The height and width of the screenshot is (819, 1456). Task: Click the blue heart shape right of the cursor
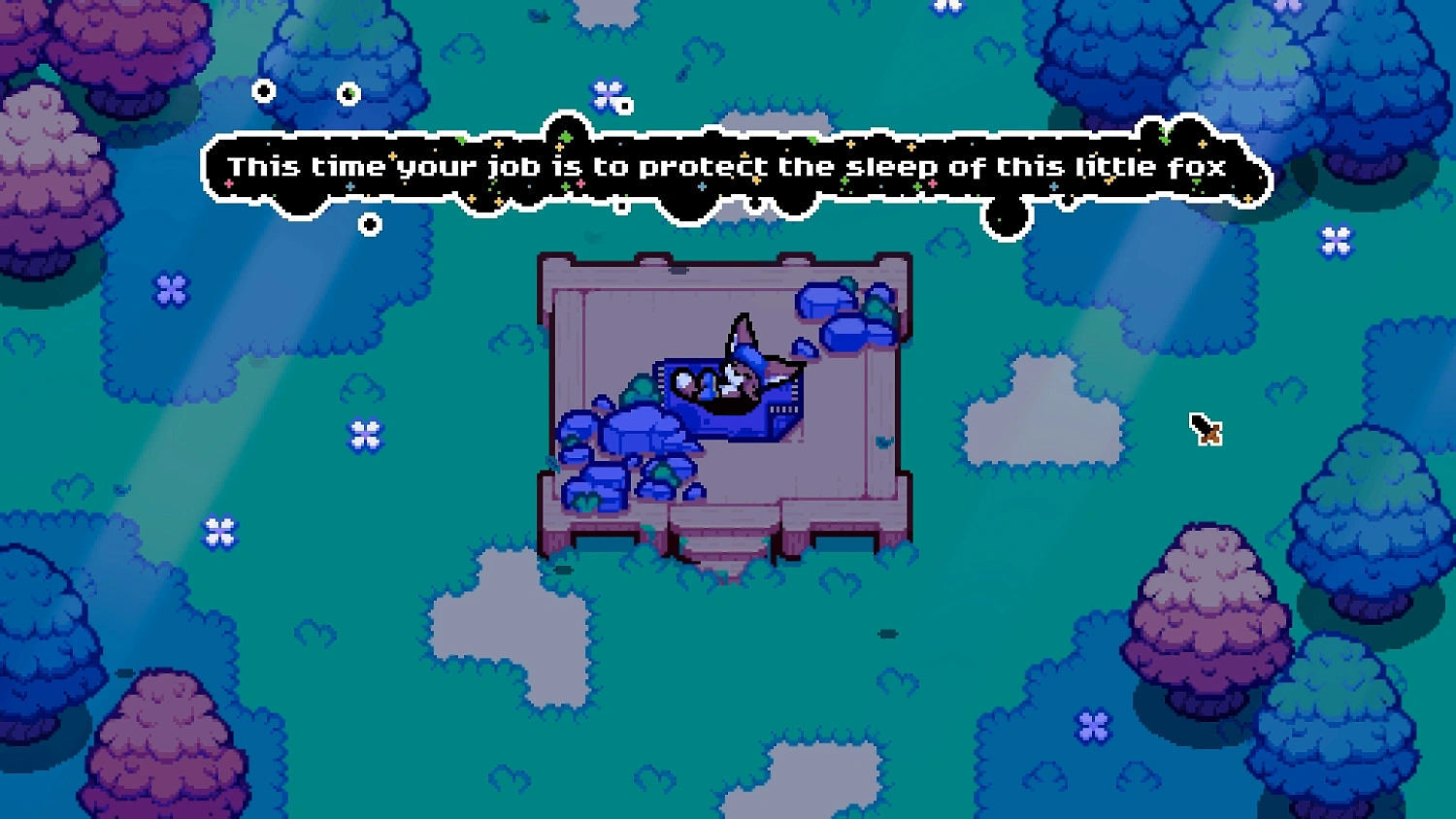point(1286,389)
